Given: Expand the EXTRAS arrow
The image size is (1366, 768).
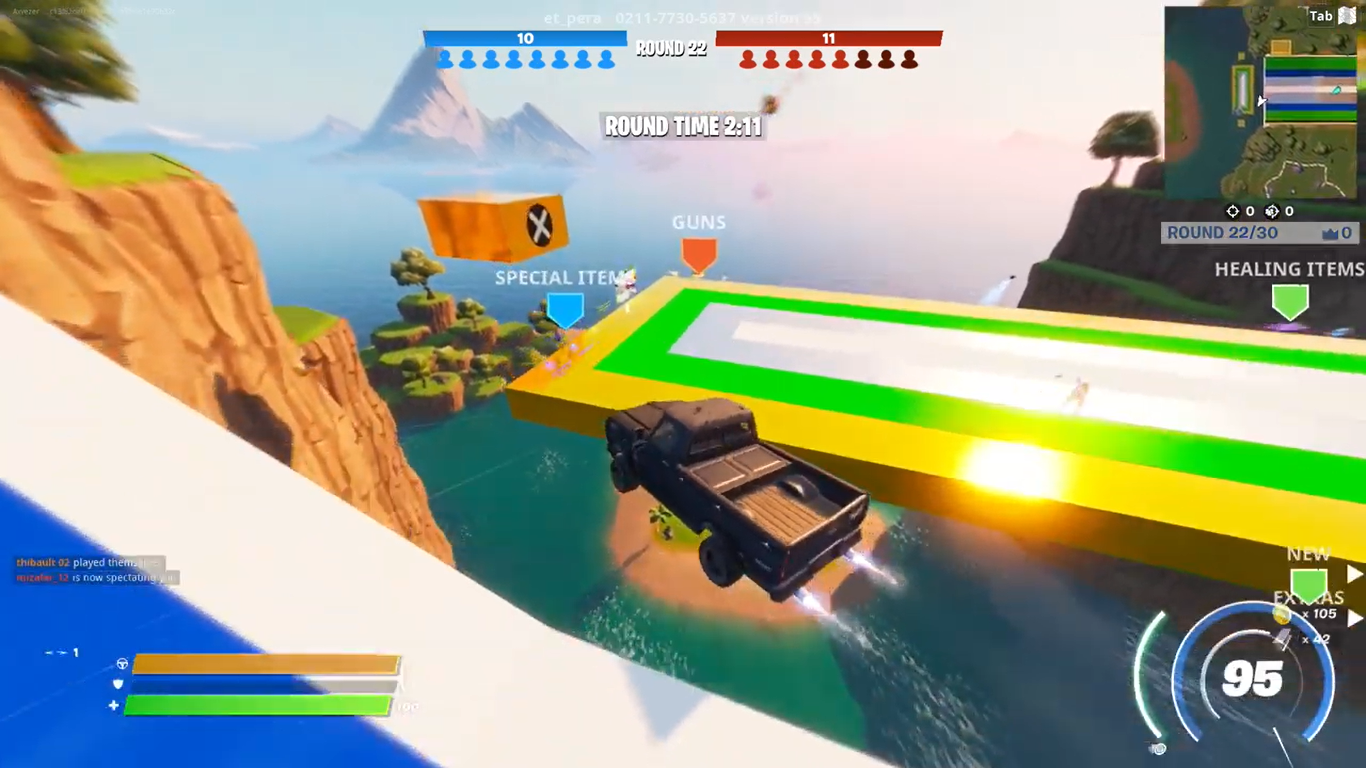Looking at the screenshot, I should coord(1355,618).
